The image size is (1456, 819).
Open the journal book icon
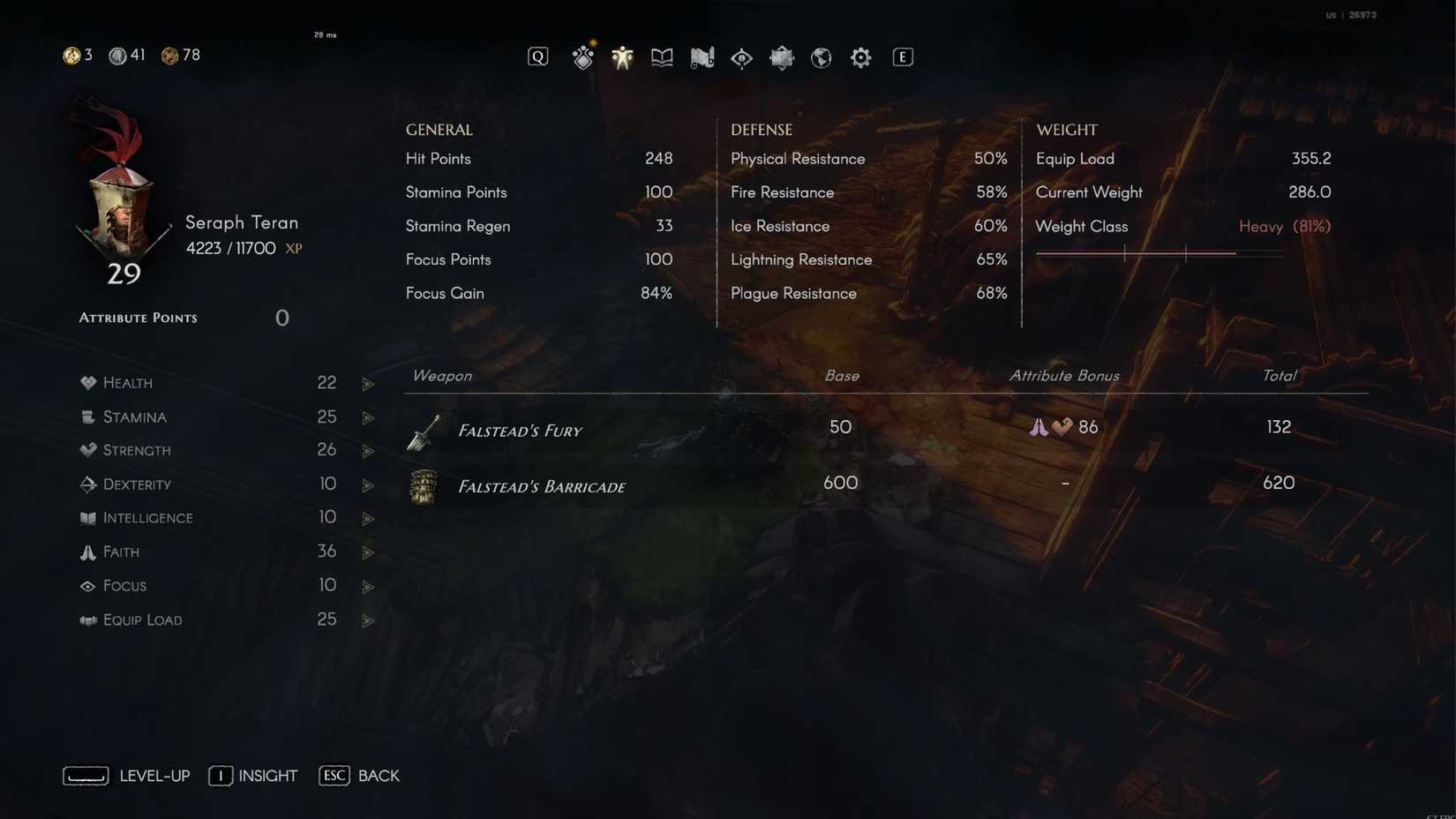coord(662,56)
